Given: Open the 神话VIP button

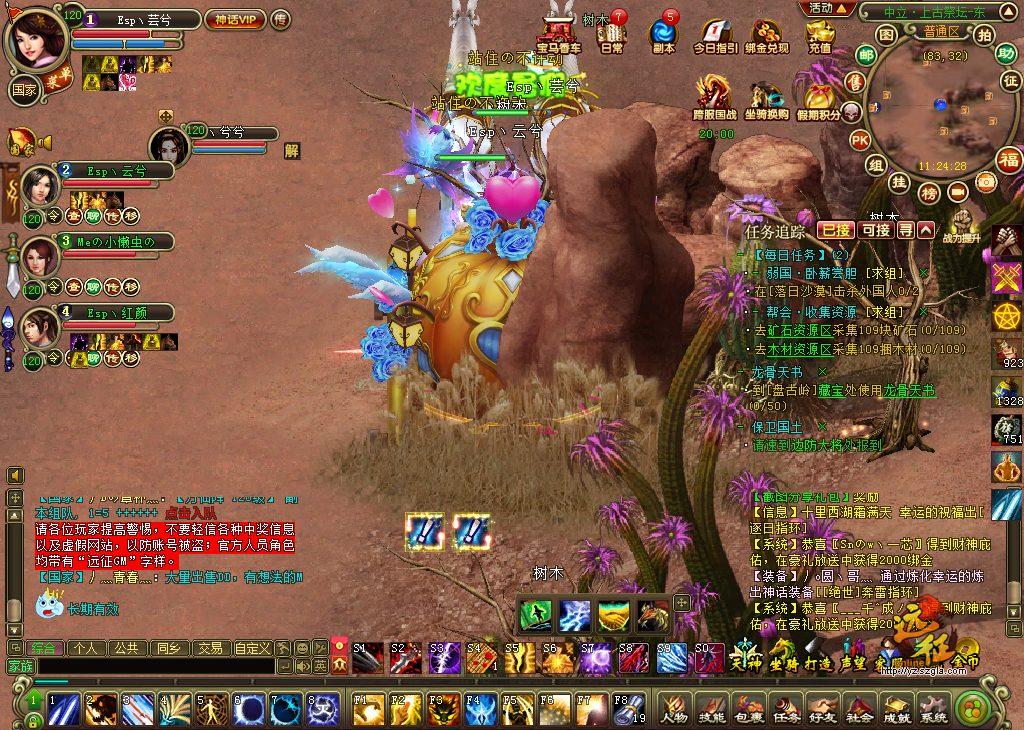Looking at the screenshot, I should point(235,19).
